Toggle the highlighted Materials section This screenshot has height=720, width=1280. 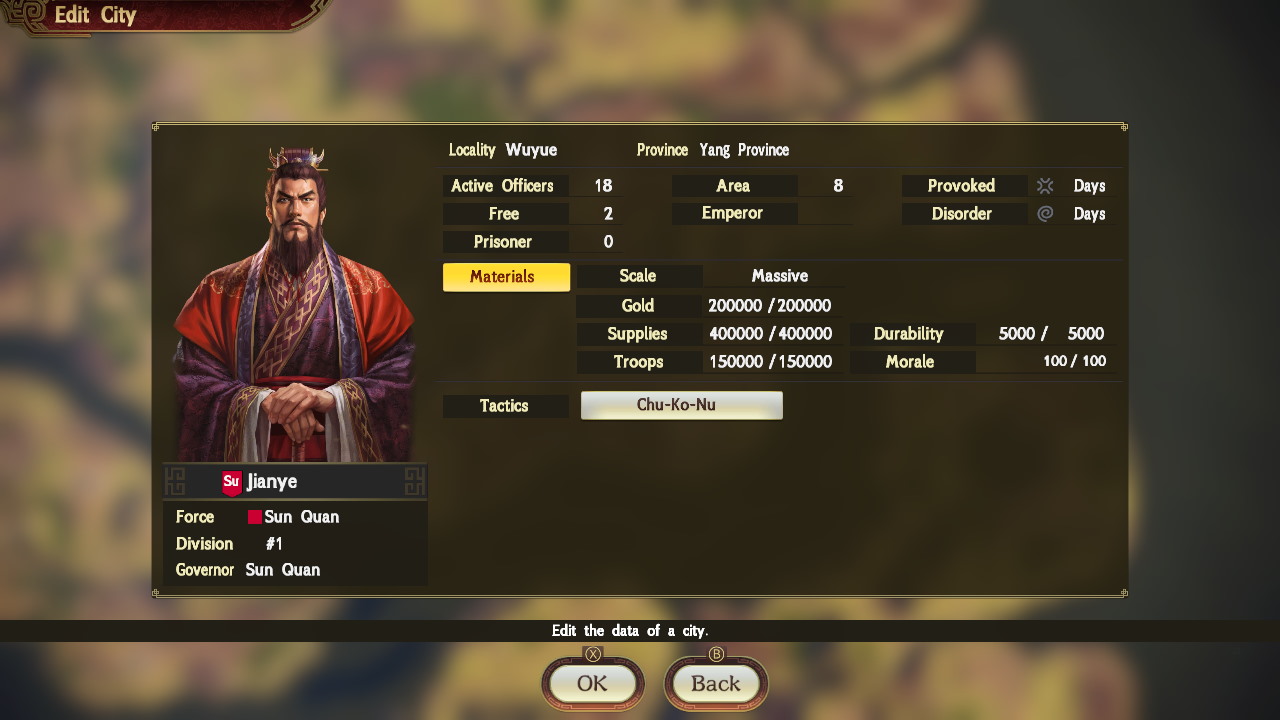point(505,276)
